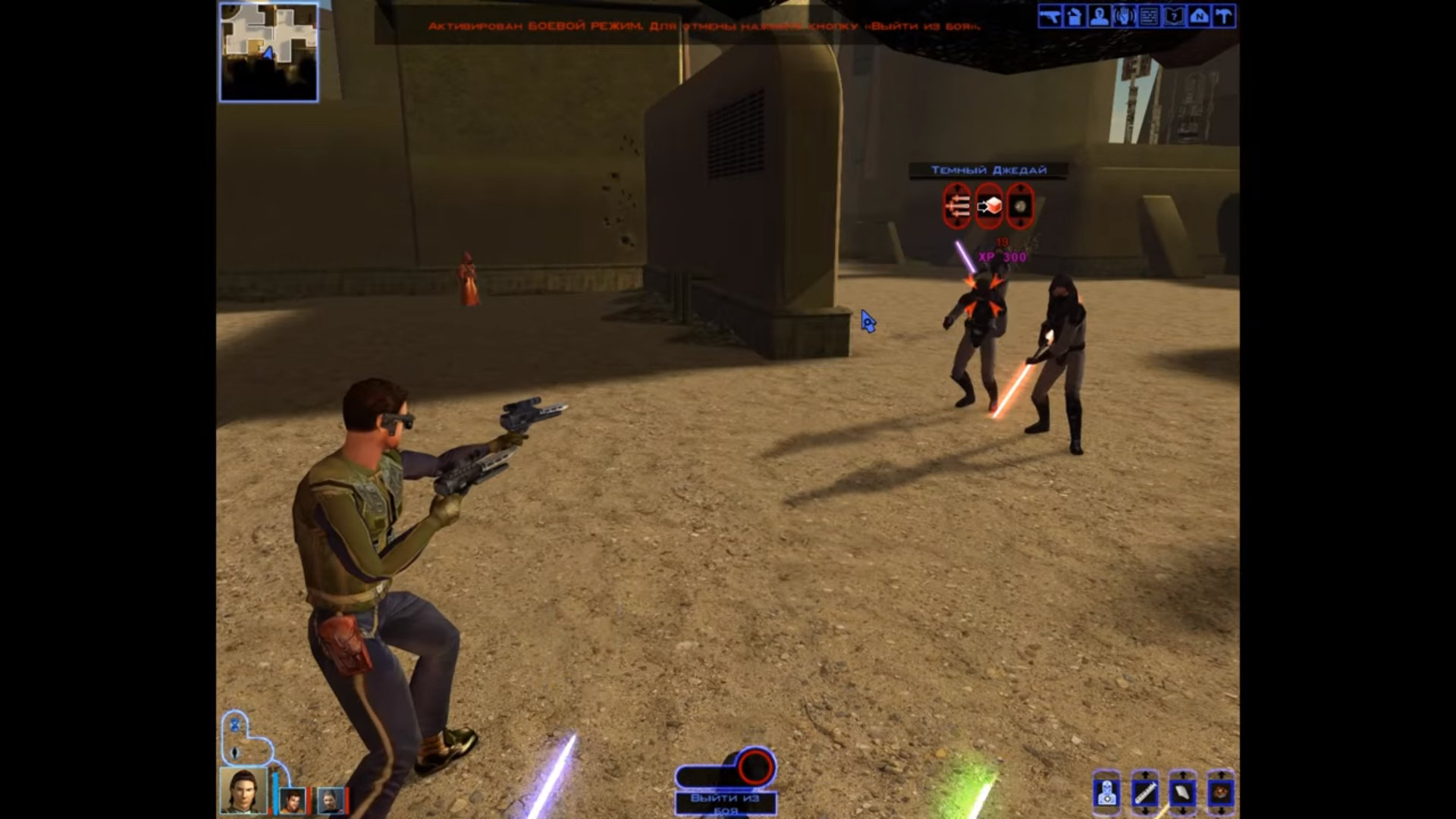Switch to the third party member portrait
This screenshot has width=1456, height=819.
tap(331, 800)
